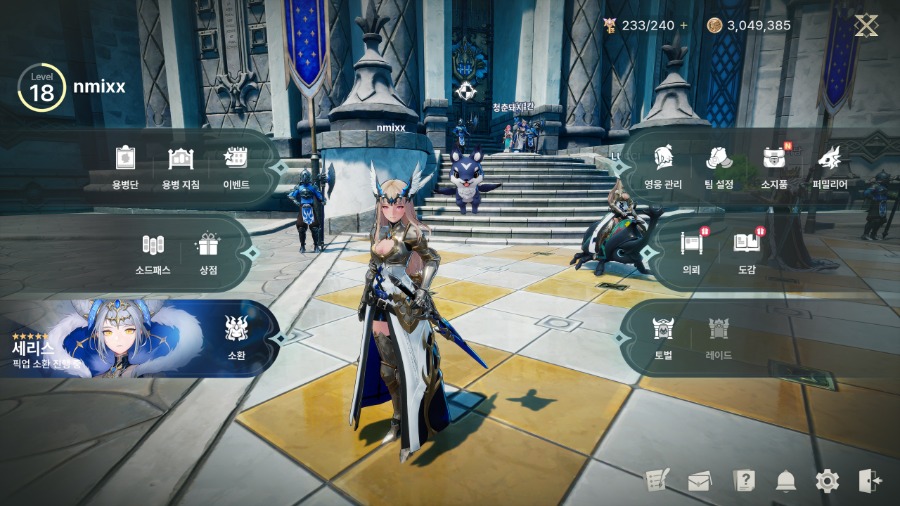Click the exit door icon
Image resolution: width=900 pixels, height=506 pixels.
click(870, 481)
